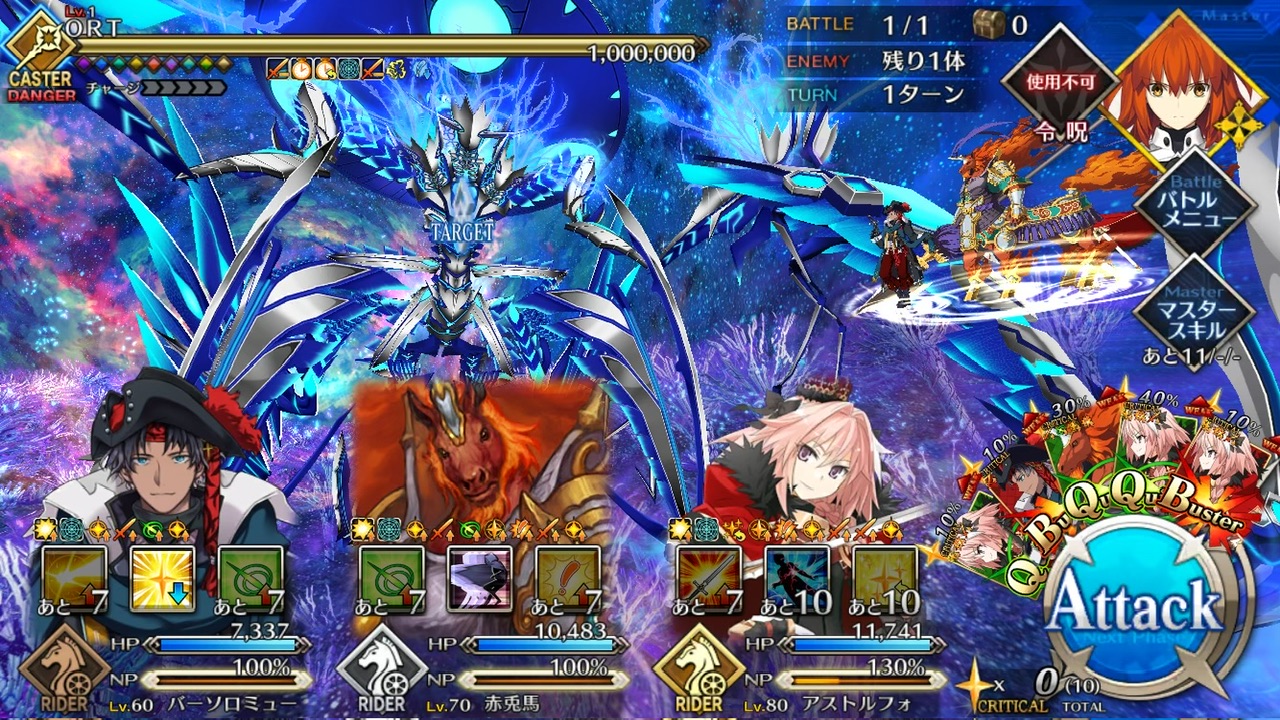Click Bartholomew's green target skill icon

coord(251,579)
